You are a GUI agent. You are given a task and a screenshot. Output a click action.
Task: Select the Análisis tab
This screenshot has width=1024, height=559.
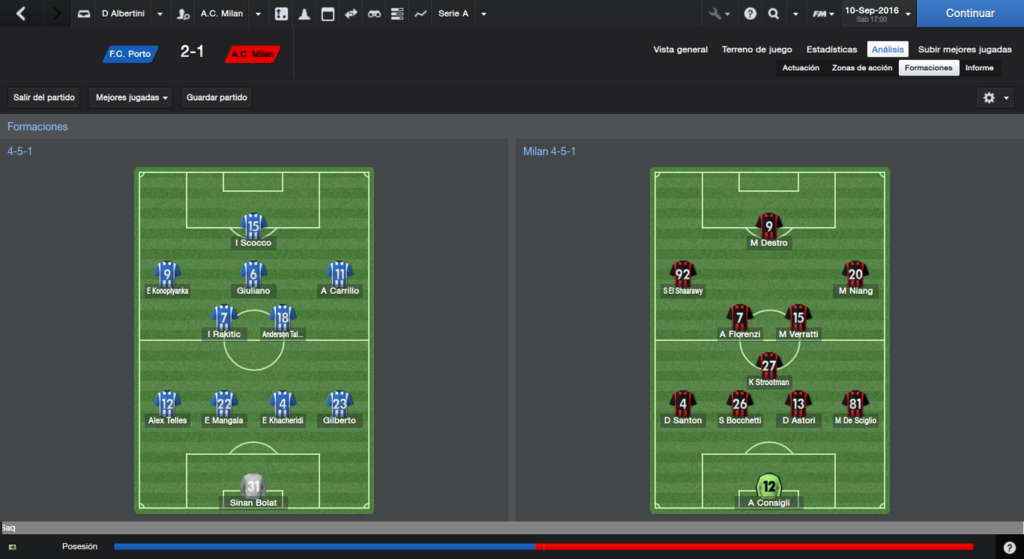point(887,49)
